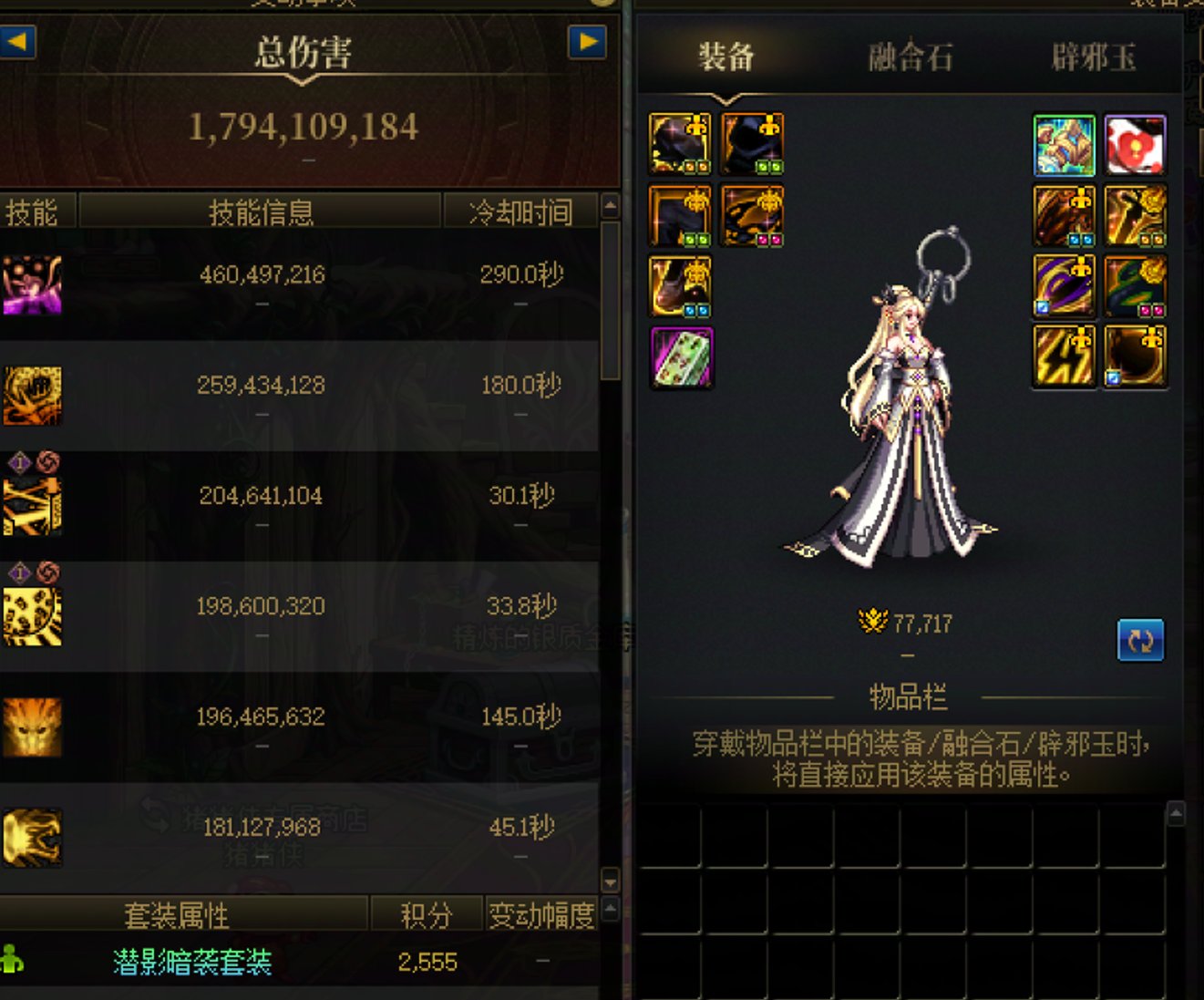Image resolution: width=1204 pixels, height=1000 pixels.
Task: Click the lion-face skill icon with 145.0秒 cooldown
Action: tap(32, 725)
